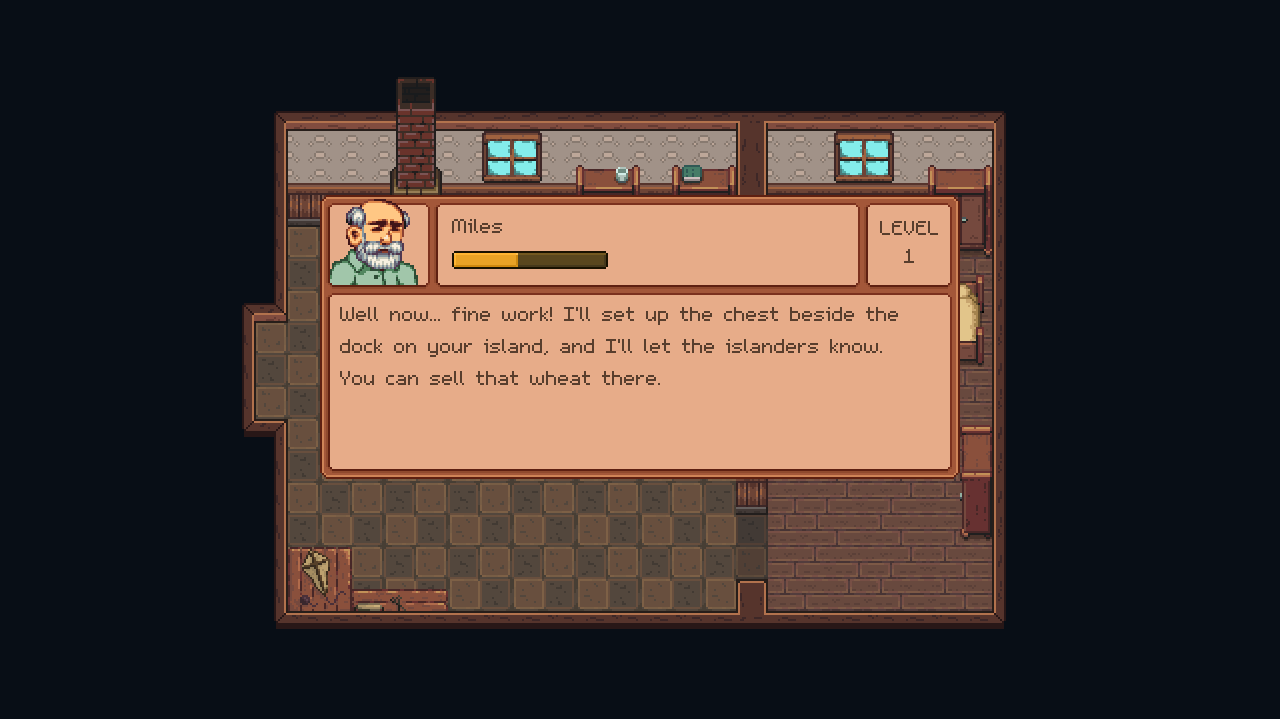Advance Miles's dialogue text box
Image resolution: width=1280 pixels, height=719 pixels.
(640, 382)
